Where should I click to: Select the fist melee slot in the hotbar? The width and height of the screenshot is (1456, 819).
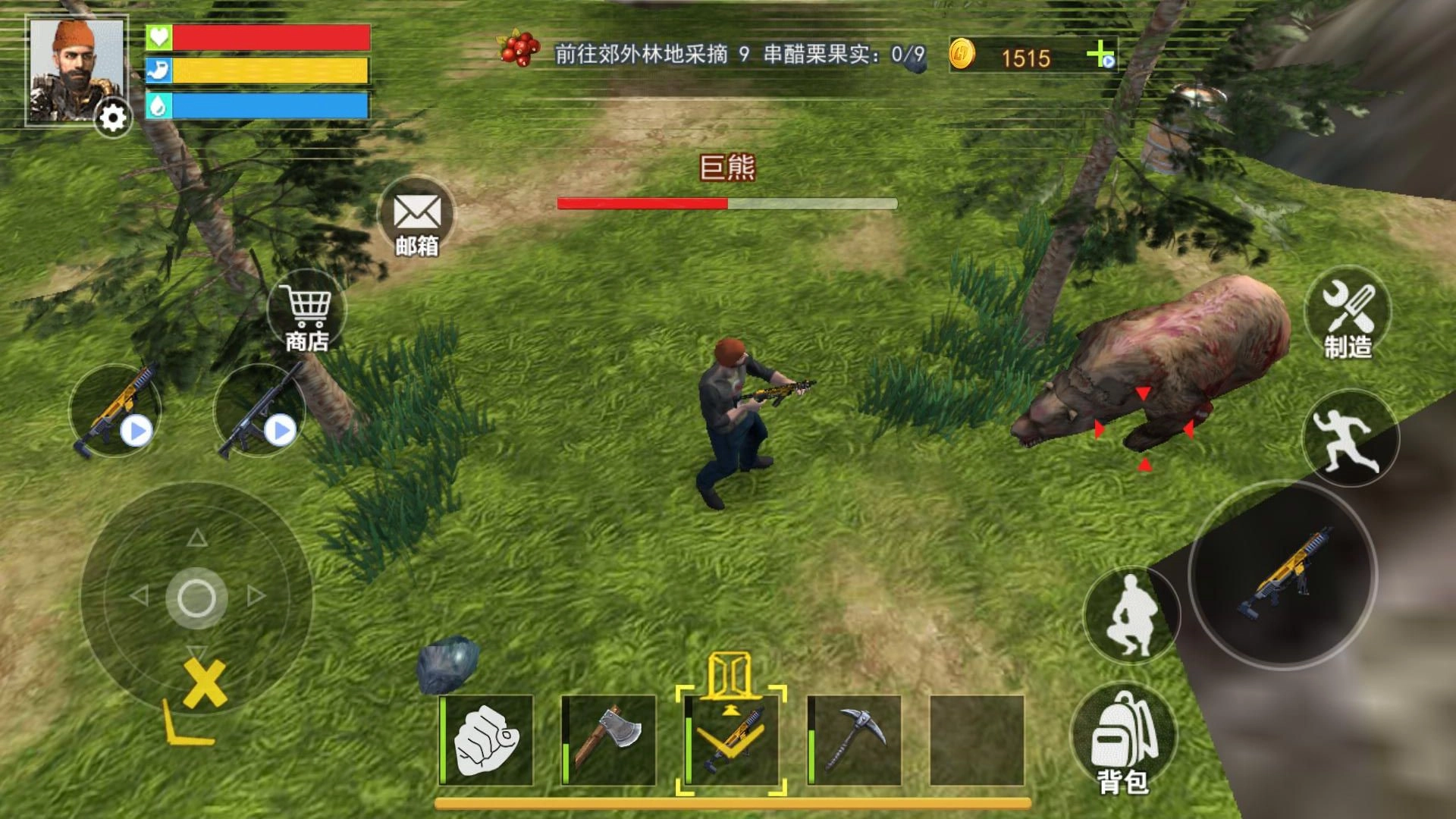click(485, 737)
